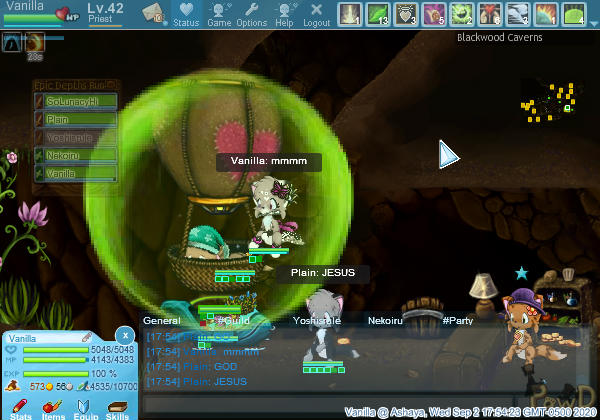The image size is (600, 420).
Task: Open the Status panel
Action: click(186, 14)
